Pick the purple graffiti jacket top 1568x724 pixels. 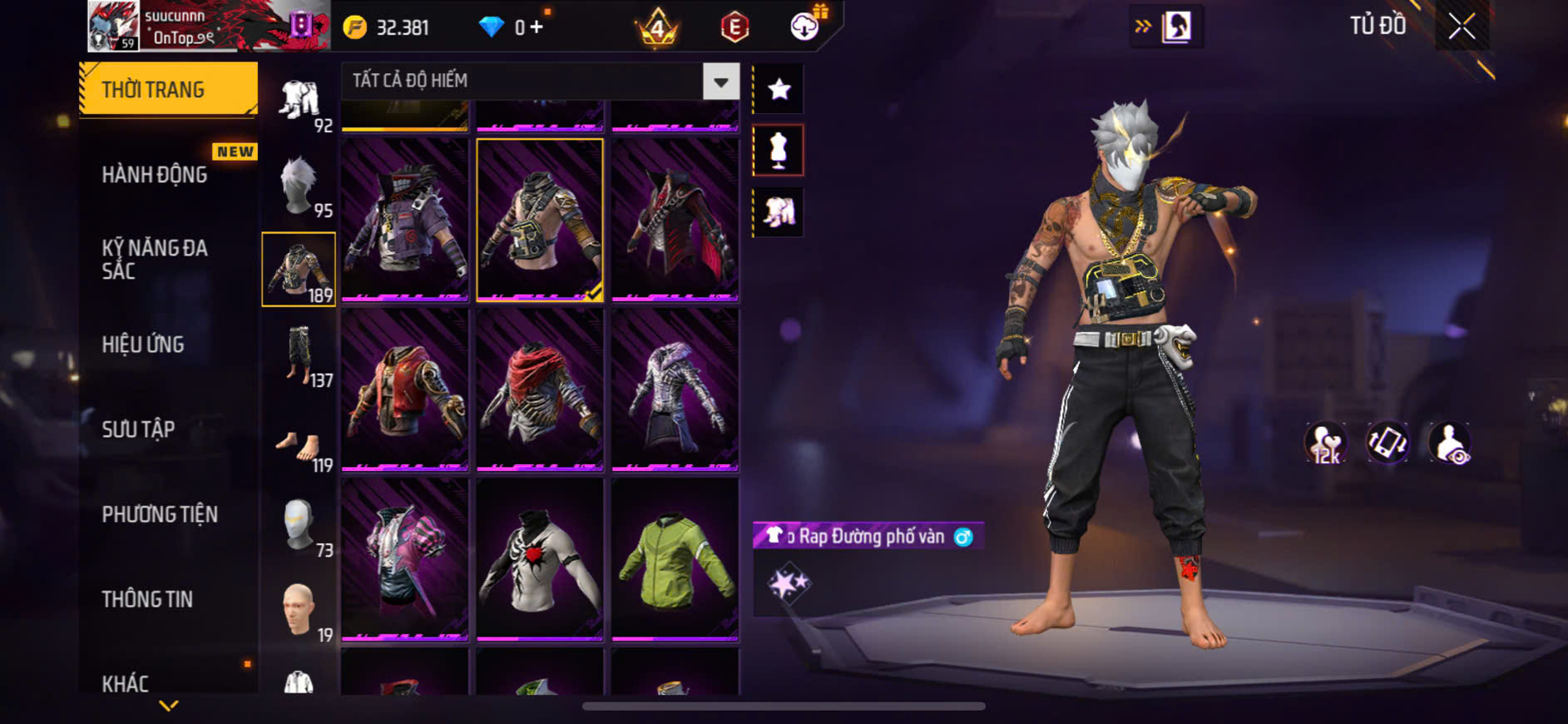point(405,219)
